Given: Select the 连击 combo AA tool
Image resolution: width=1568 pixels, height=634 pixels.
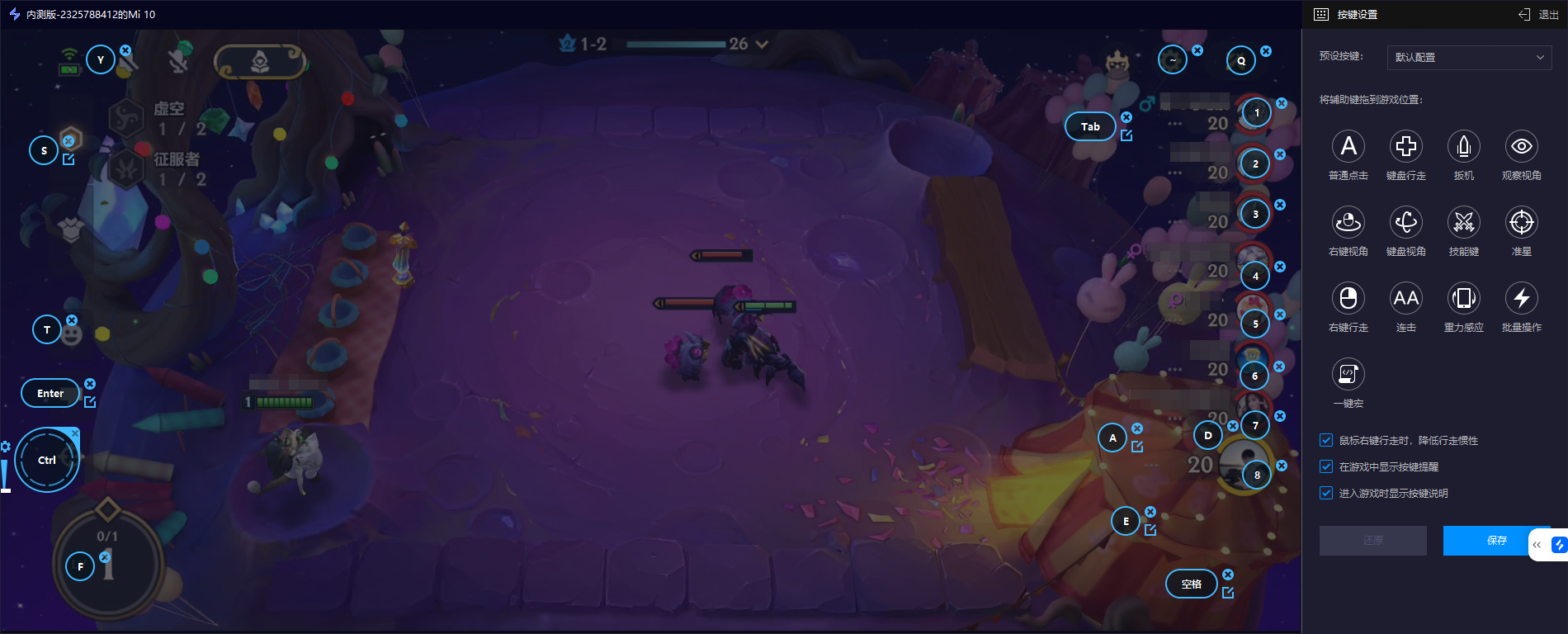Looking at the screenshot, I should pyautogui.click(x=1406, y=299).
